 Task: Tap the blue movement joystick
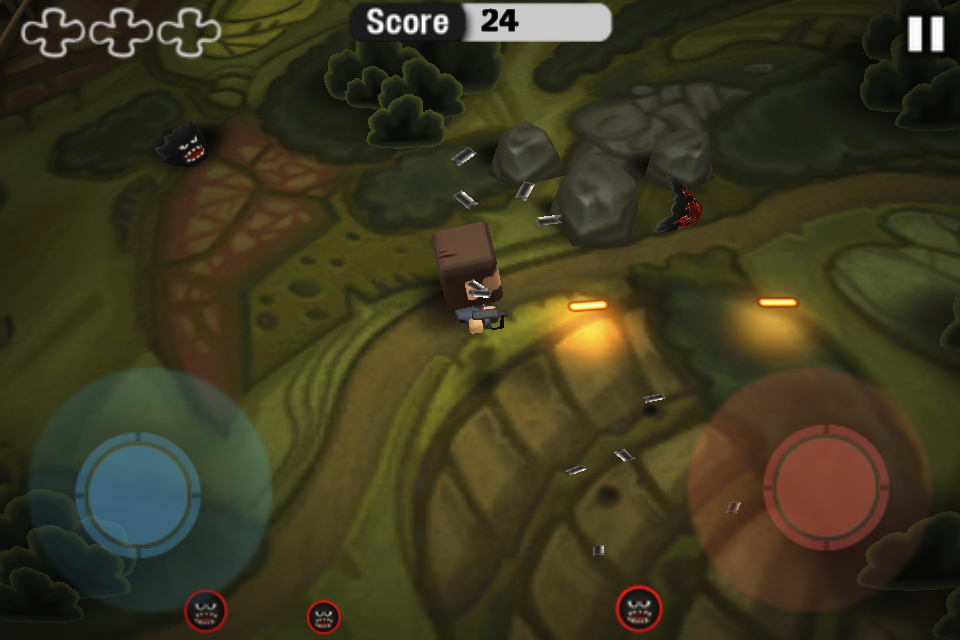tap(138, 493)
